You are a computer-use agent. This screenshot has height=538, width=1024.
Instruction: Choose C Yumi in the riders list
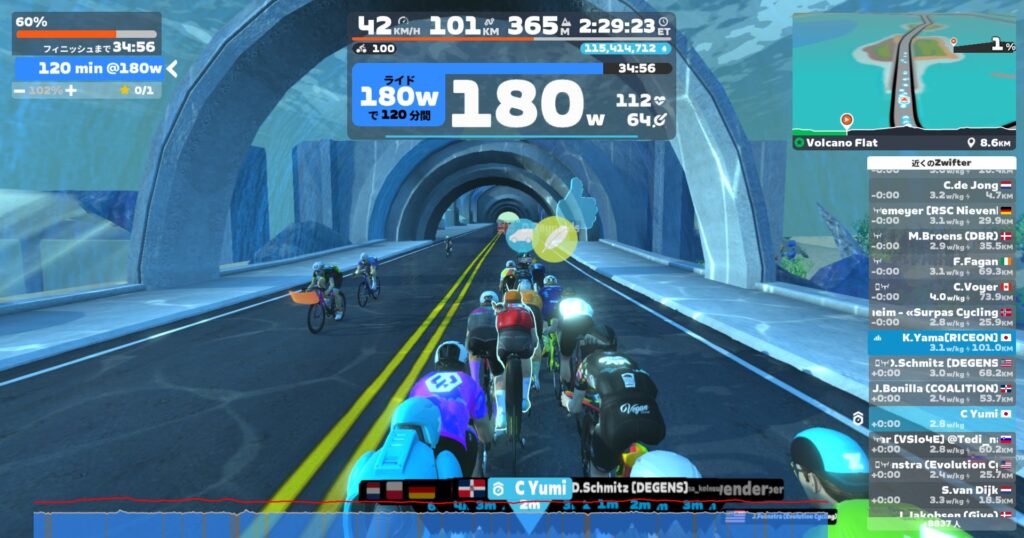coord(941,419)
